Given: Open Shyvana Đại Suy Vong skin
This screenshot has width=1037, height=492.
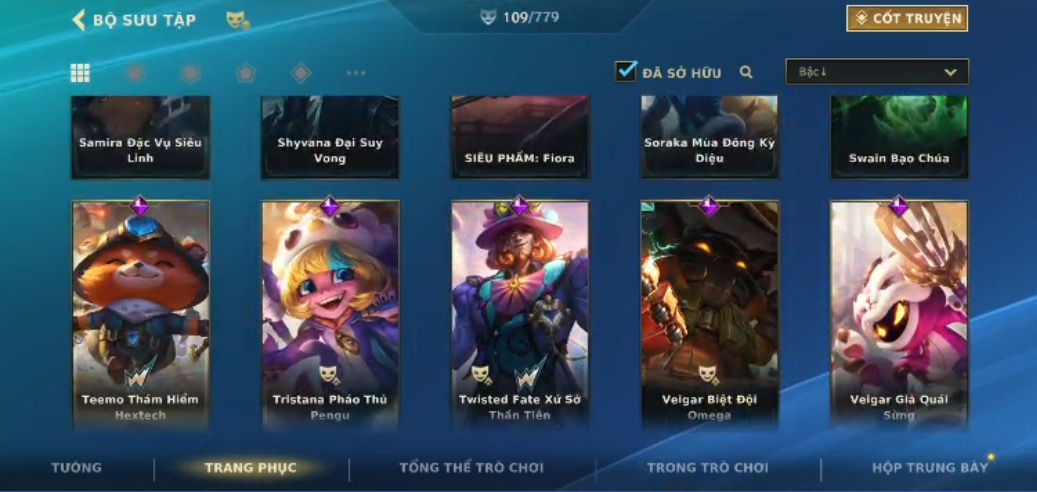Looking at the screenshot, I should [330, 138].
